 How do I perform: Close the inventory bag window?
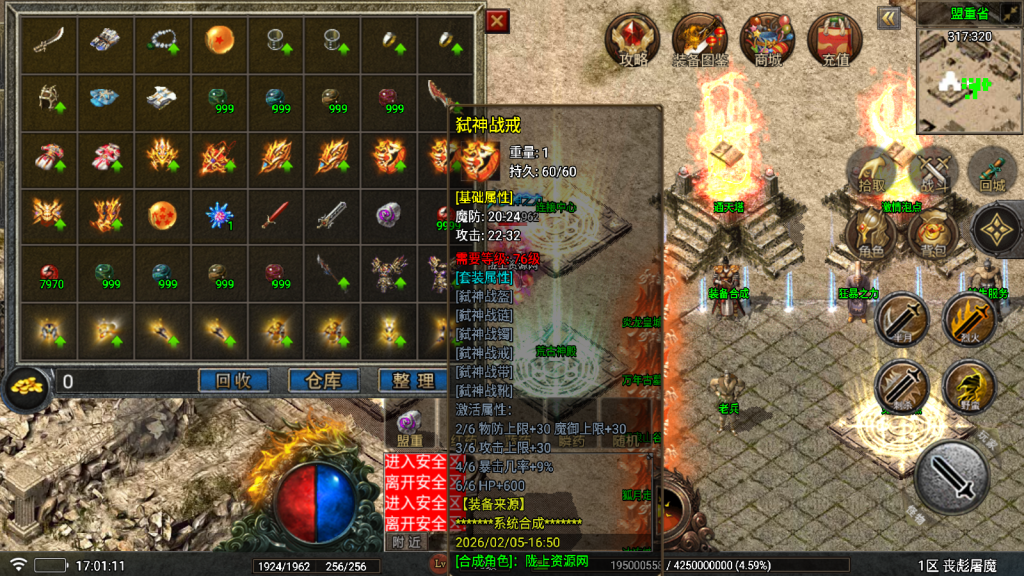[x=496, y=21]
